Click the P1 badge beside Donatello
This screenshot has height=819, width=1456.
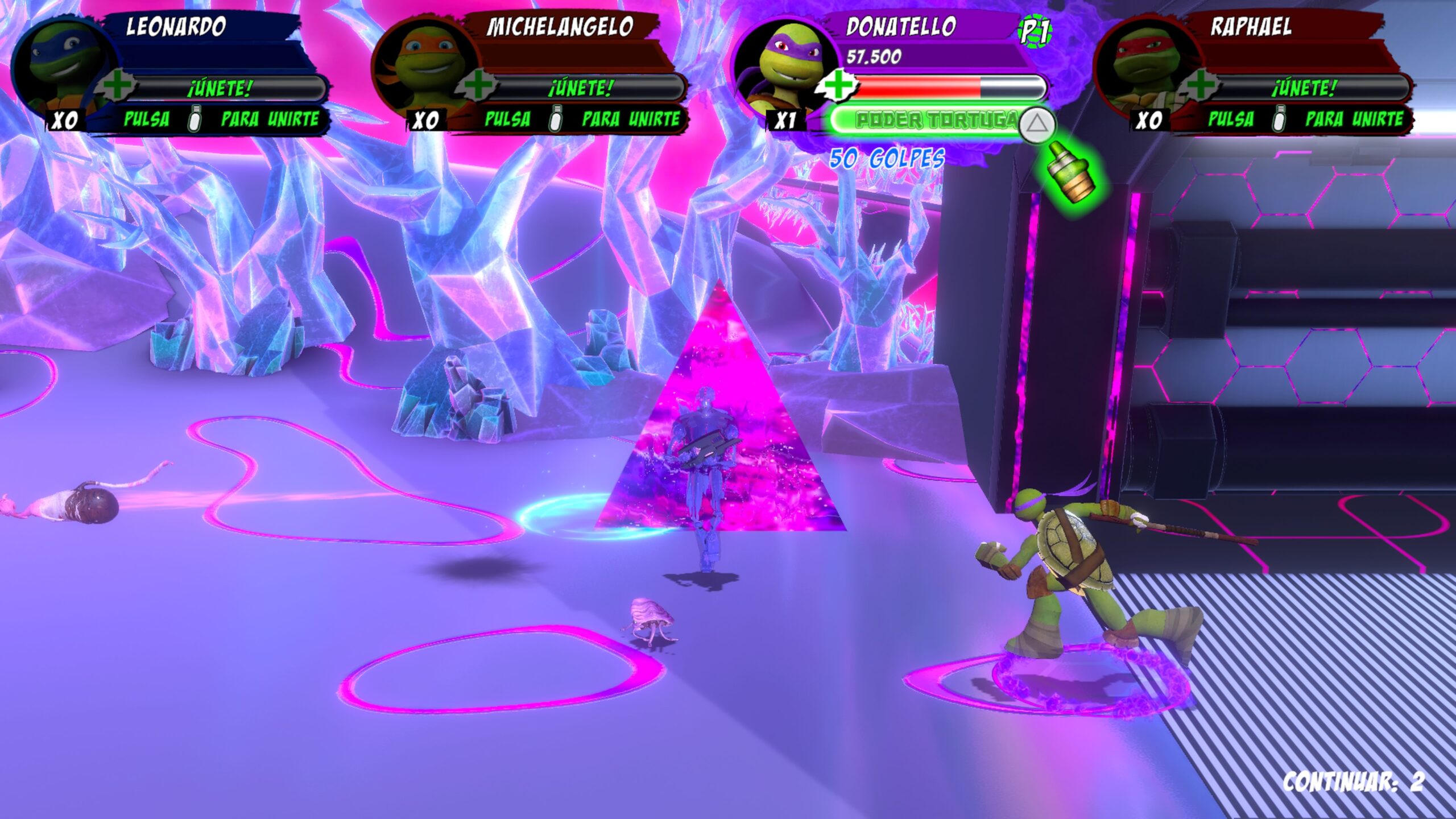(1035, 31)
